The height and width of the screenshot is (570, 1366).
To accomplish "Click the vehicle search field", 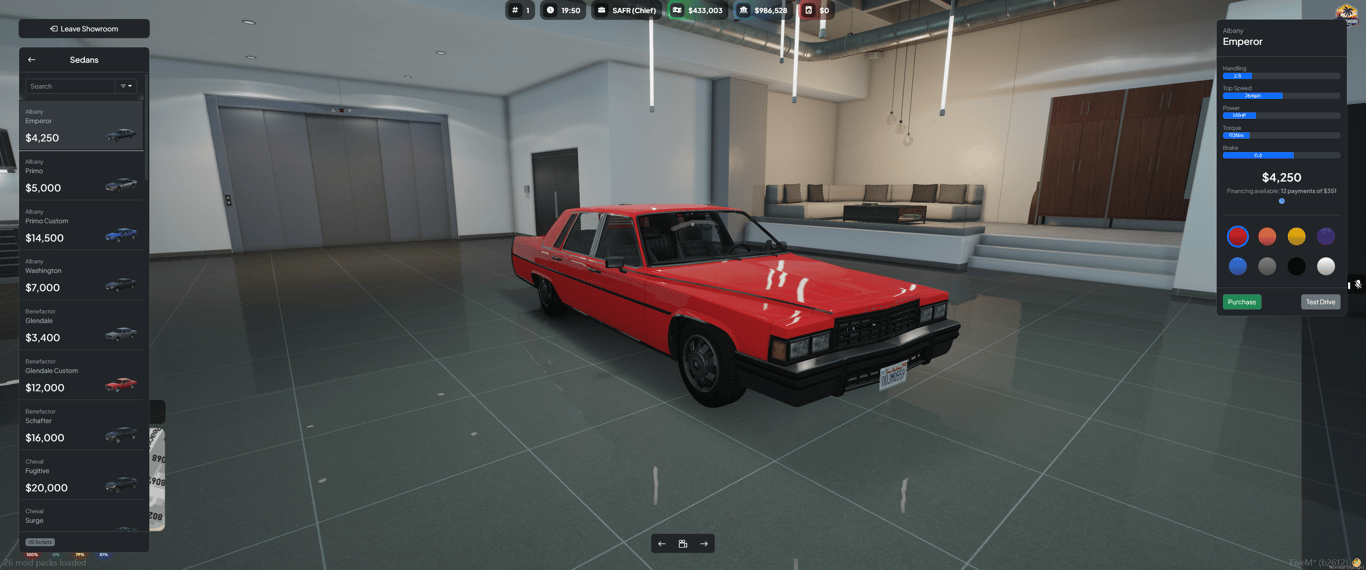I will pos(70,86).
